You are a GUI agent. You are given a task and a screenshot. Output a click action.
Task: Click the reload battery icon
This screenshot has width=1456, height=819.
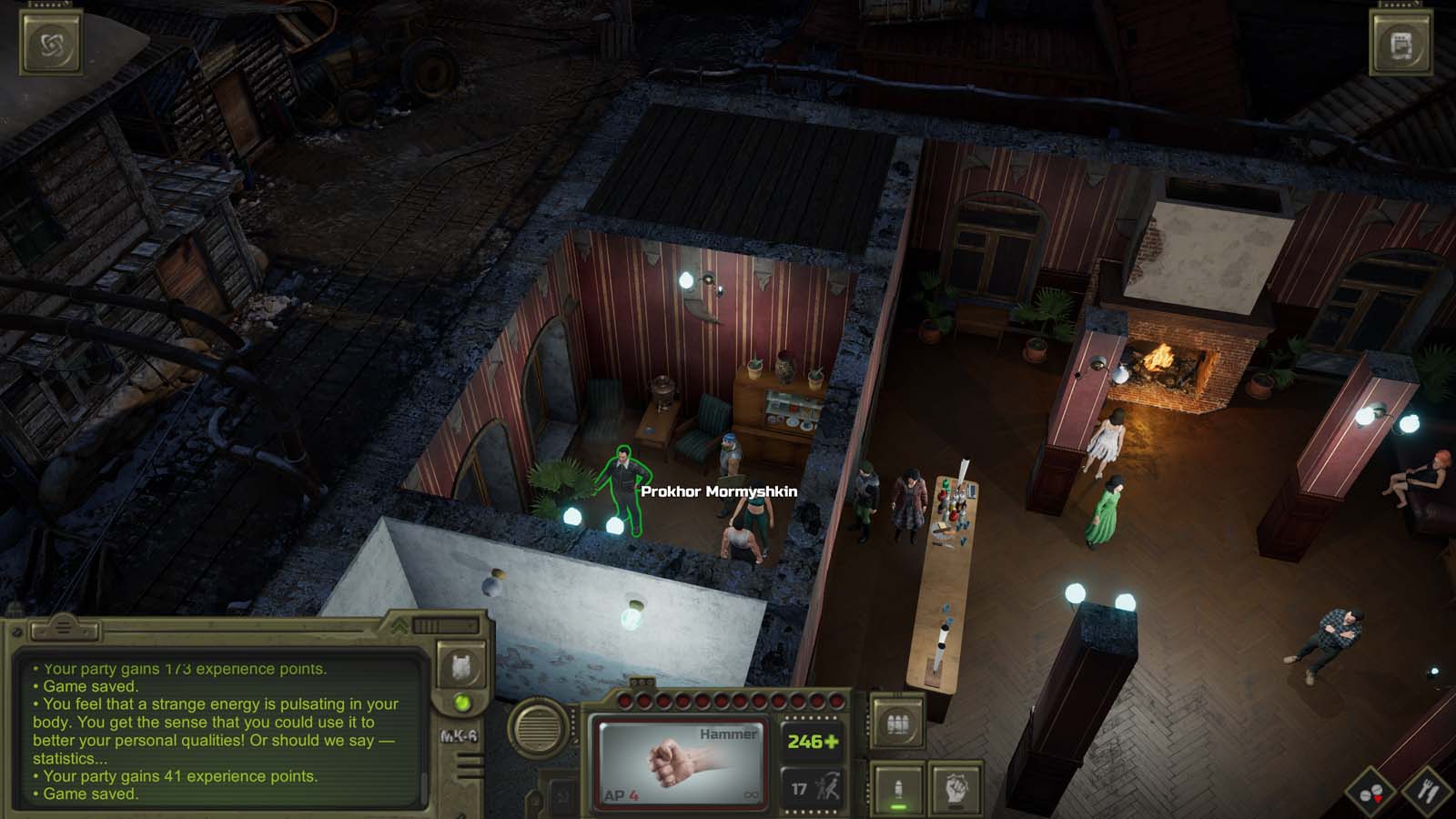coord(896,789)
